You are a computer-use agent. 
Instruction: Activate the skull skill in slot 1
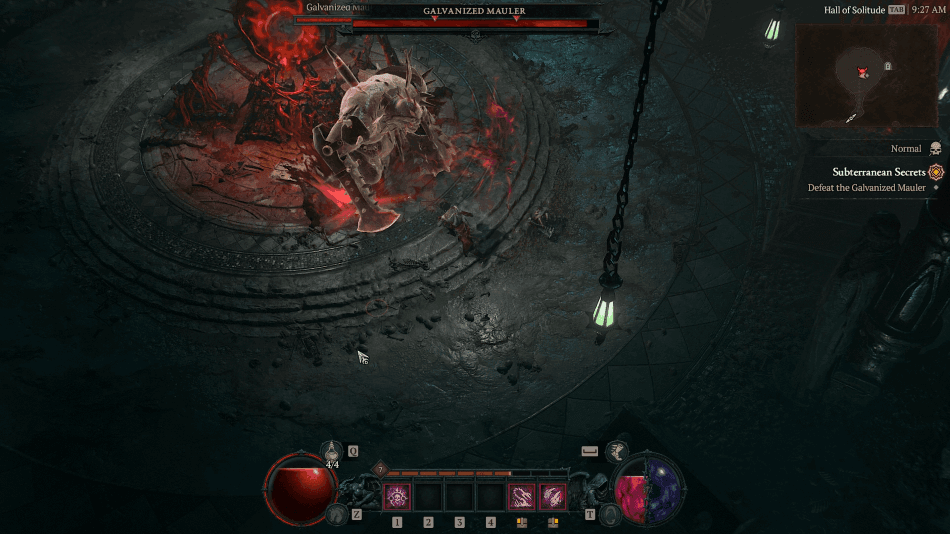pyautogui.click(x=397, y=496)
